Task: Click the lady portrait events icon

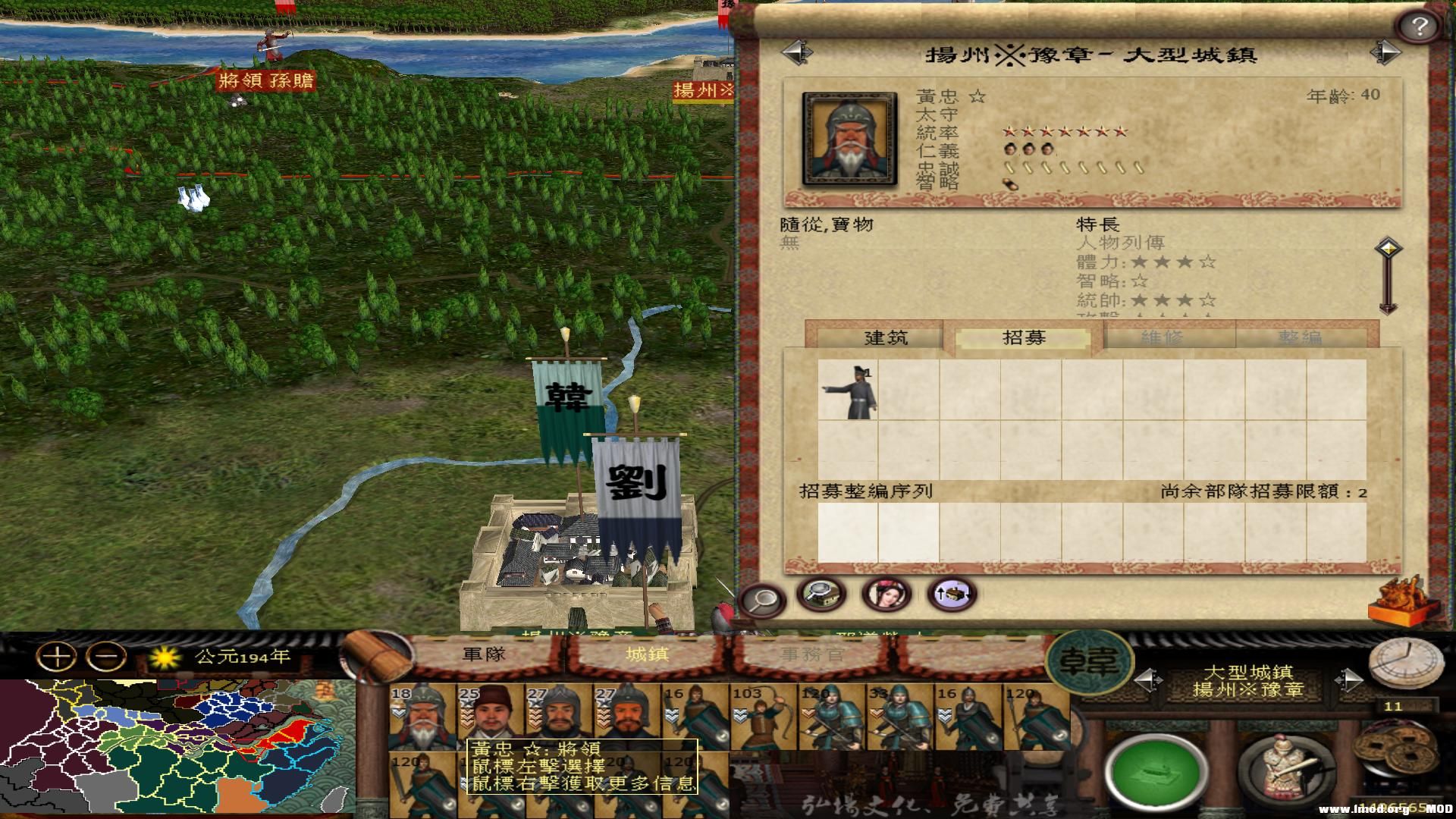Action: click(x=886, y=595)
